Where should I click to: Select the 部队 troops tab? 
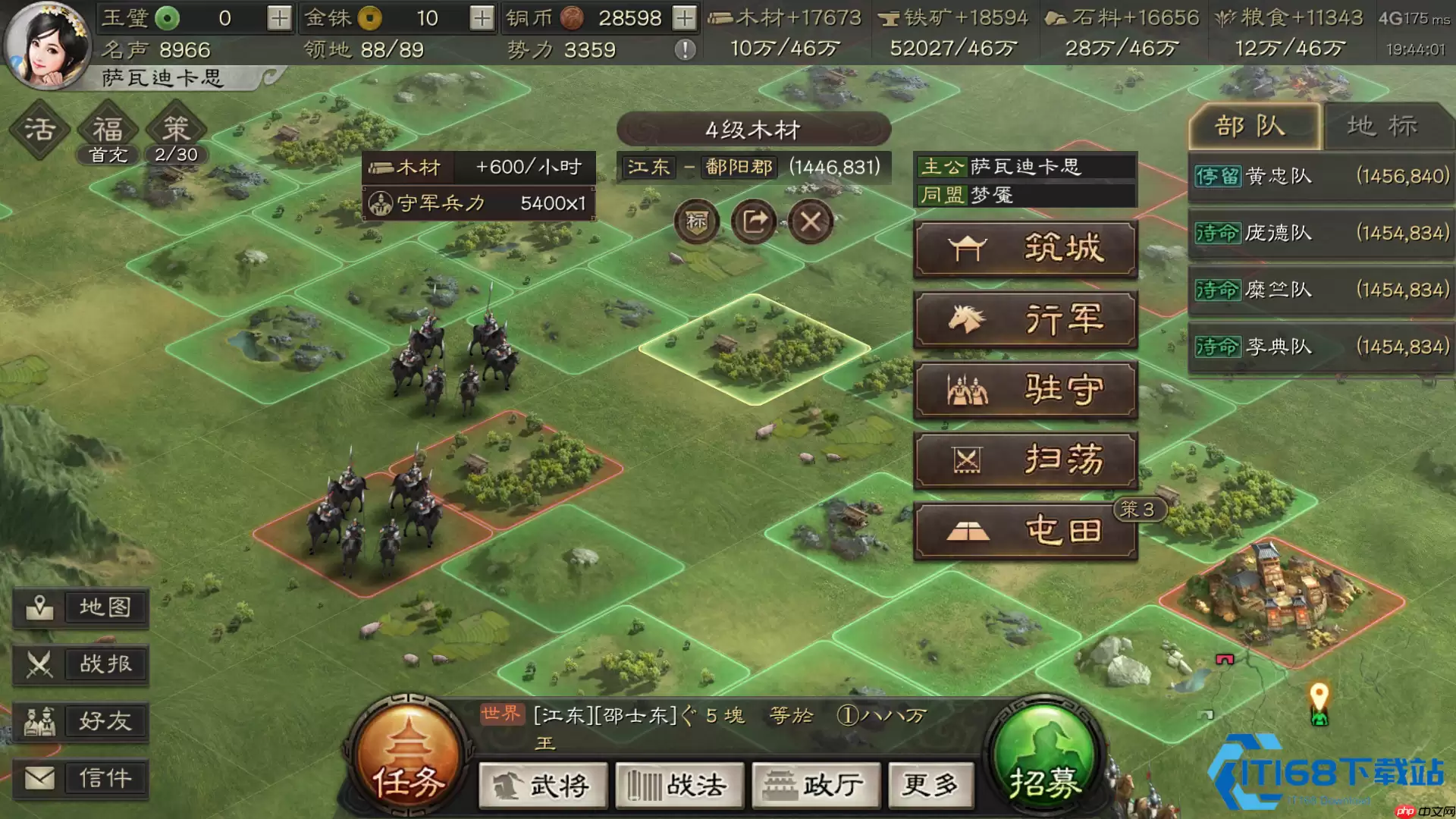(x=1253, y=126)
